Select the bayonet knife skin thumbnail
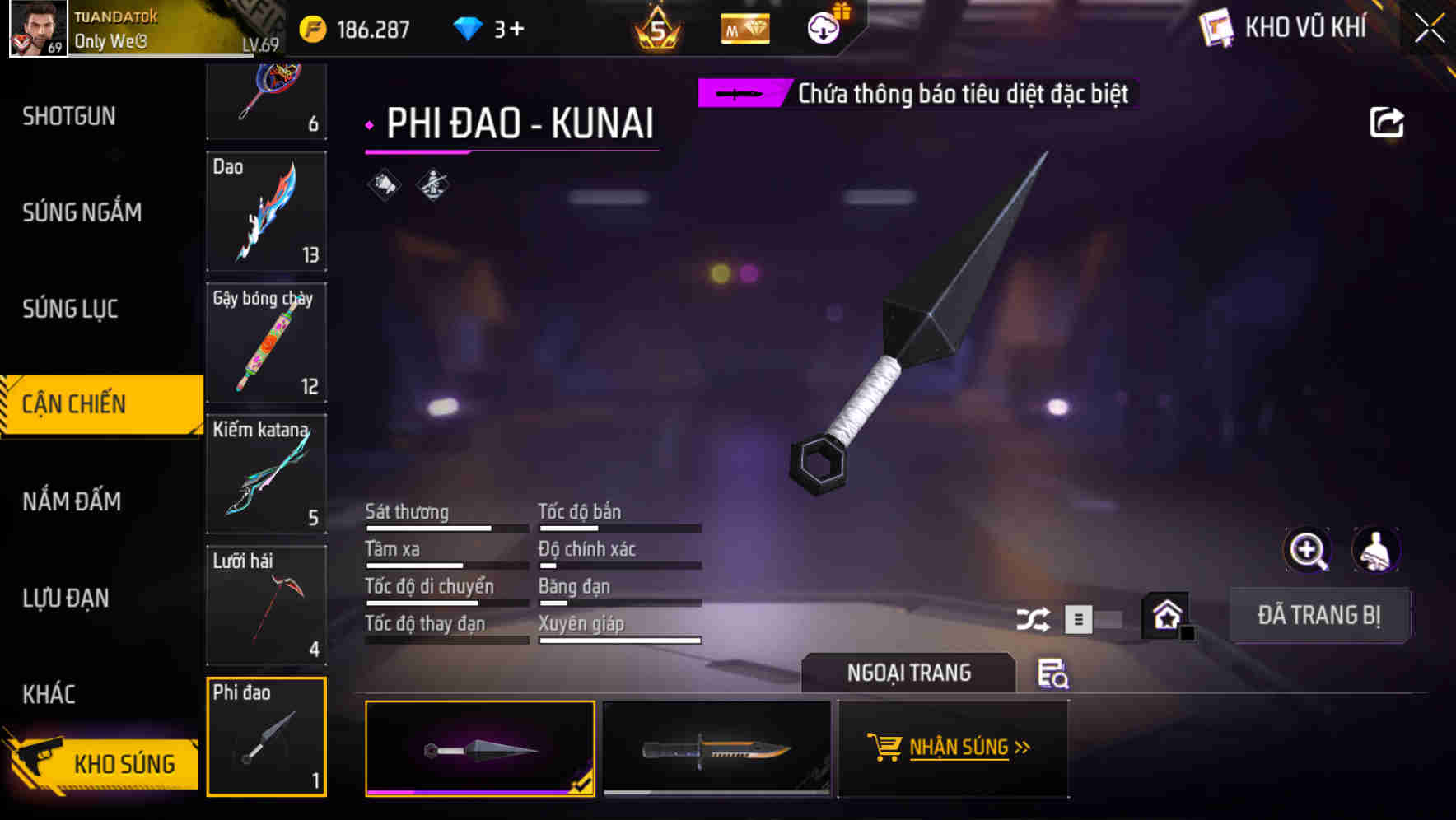Screen dimensions: 1456x820 tap(715, 749)
